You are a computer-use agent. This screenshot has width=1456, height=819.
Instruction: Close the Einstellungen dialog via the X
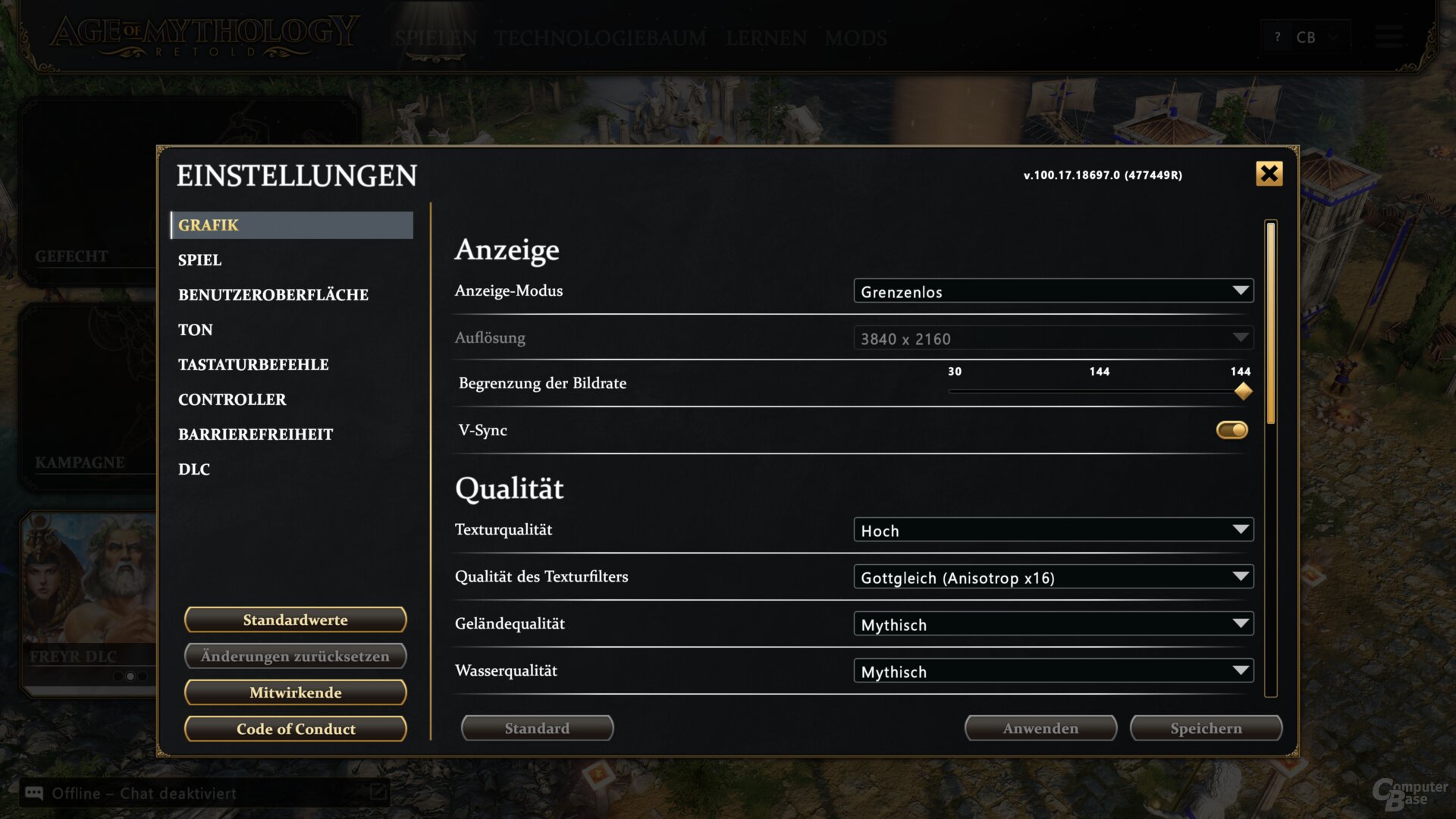(1269, 174)
